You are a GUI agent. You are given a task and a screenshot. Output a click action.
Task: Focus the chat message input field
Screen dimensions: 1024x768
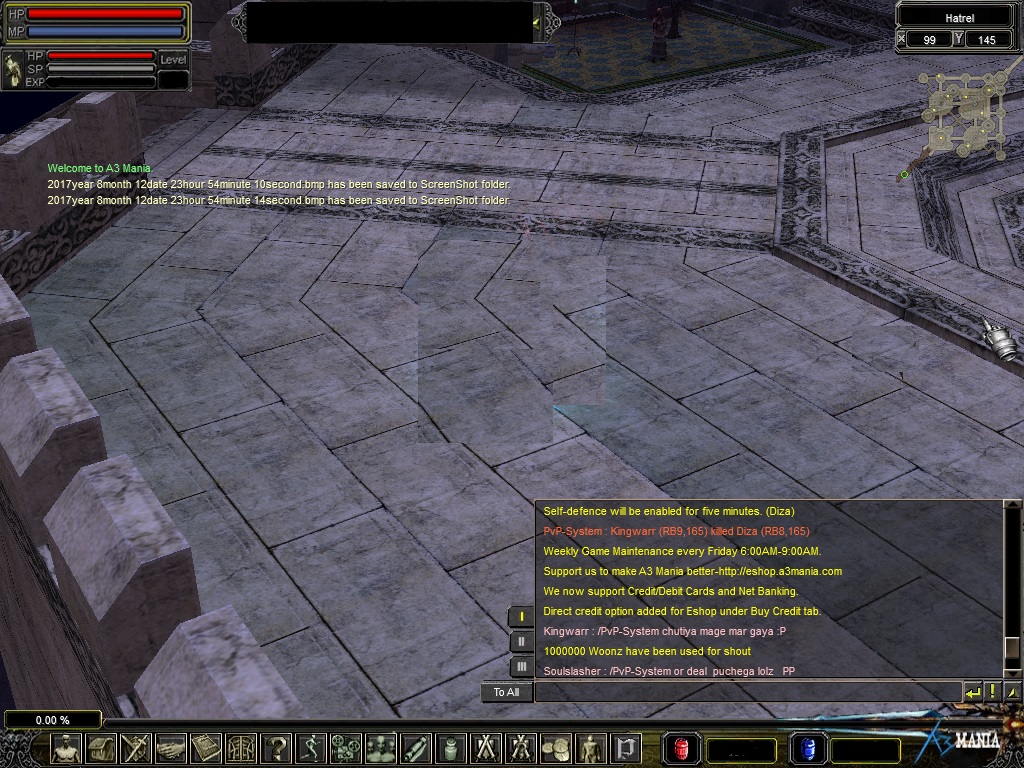tap(747, 692)
